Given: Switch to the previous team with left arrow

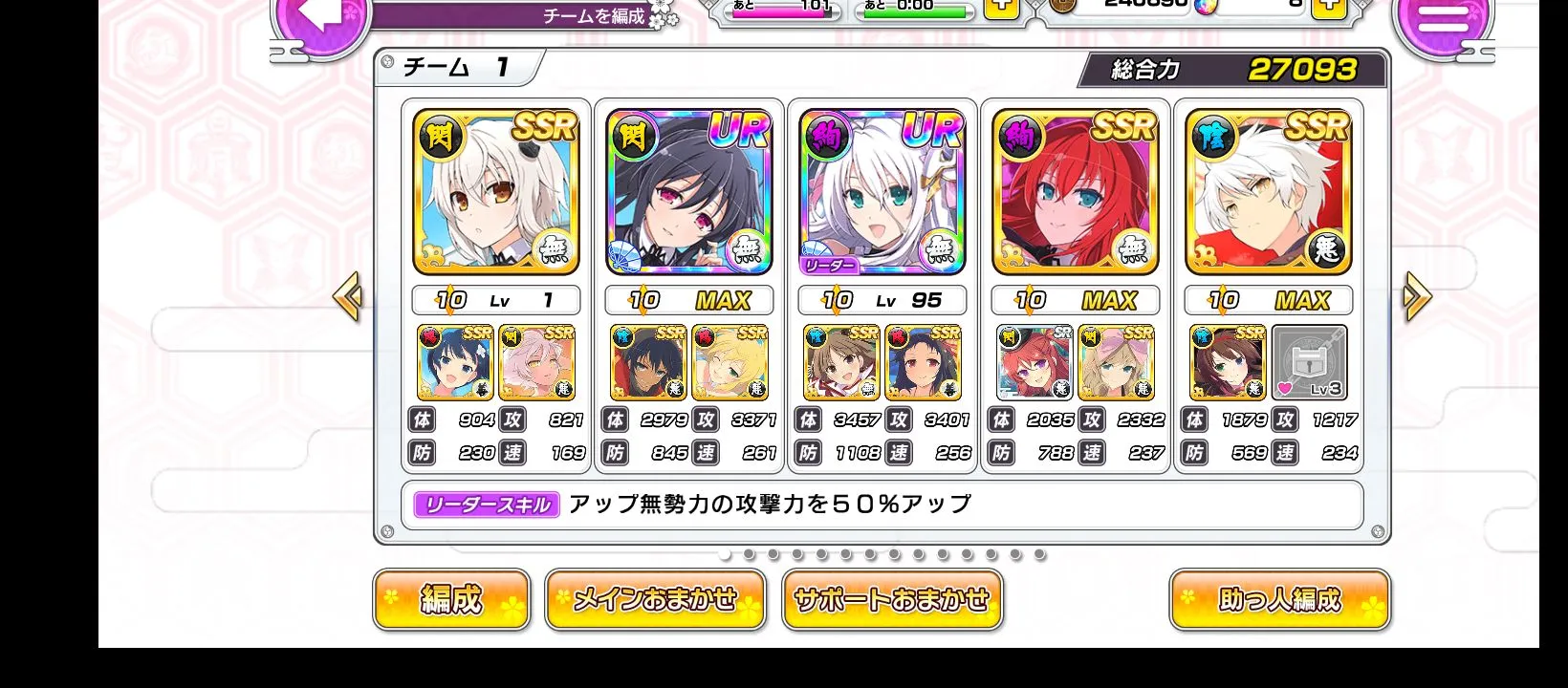Looking at the screenshot, I should (347, 297).
